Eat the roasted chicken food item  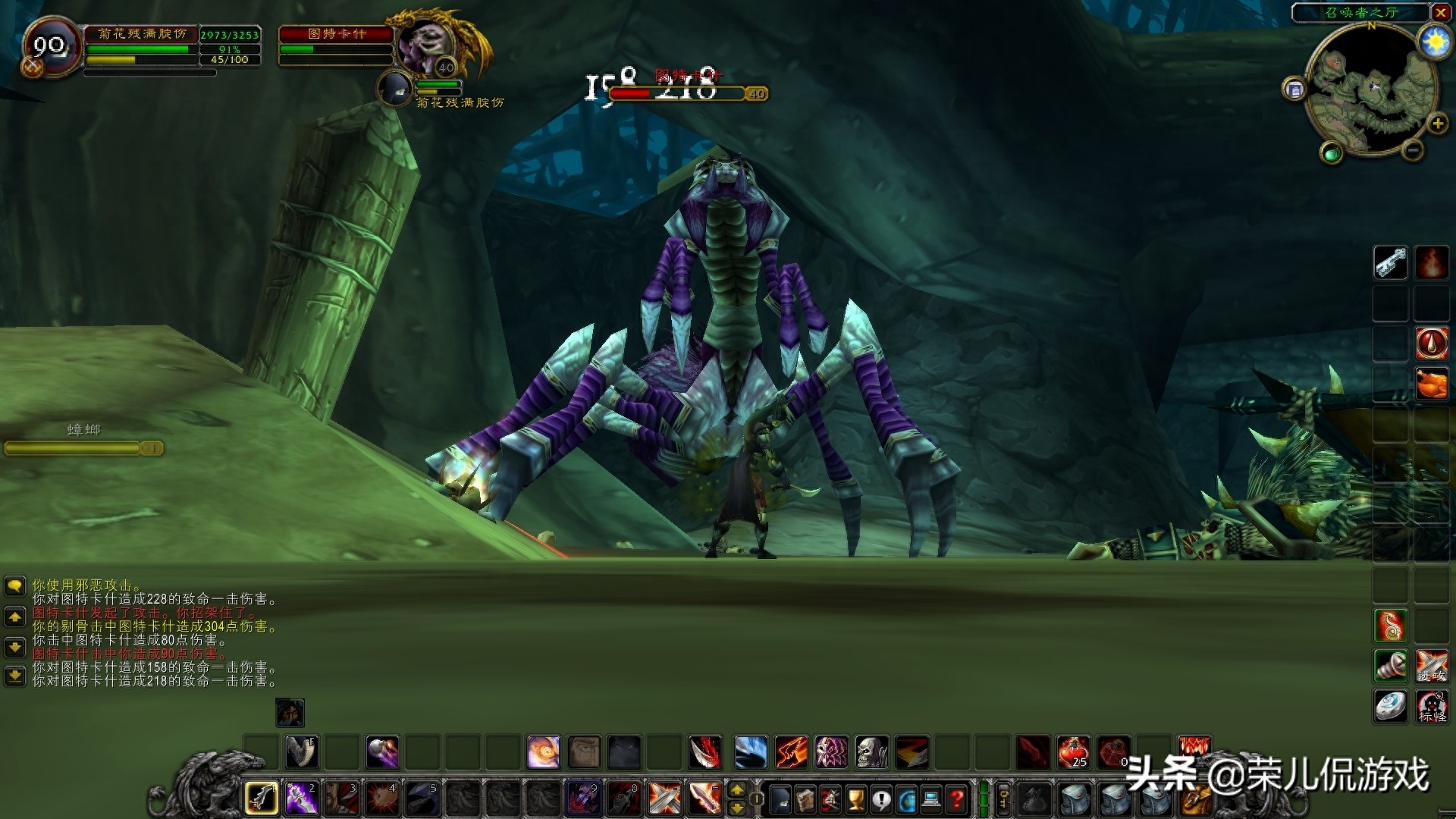pyautogui.click(x=1431, y=383)
